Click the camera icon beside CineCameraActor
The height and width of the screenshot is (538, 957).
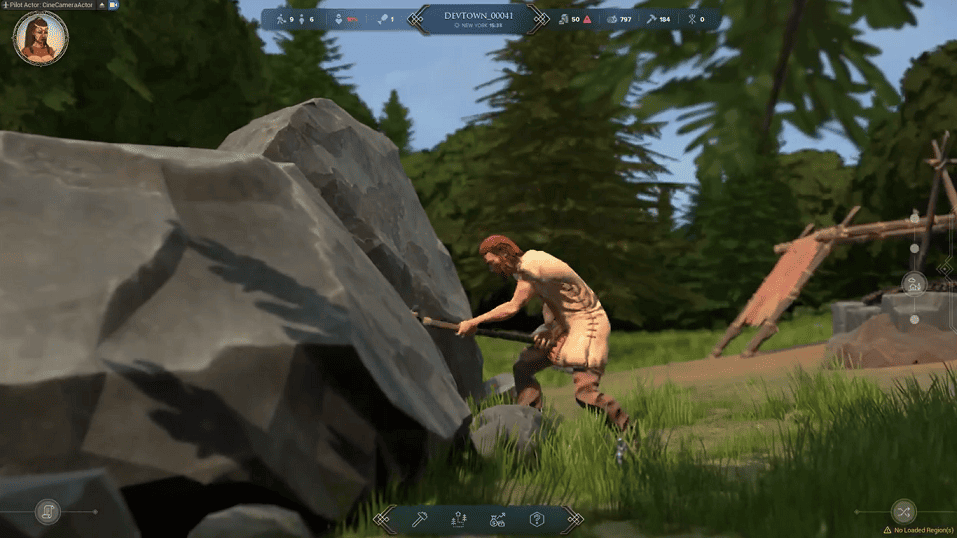coord(113,5)
